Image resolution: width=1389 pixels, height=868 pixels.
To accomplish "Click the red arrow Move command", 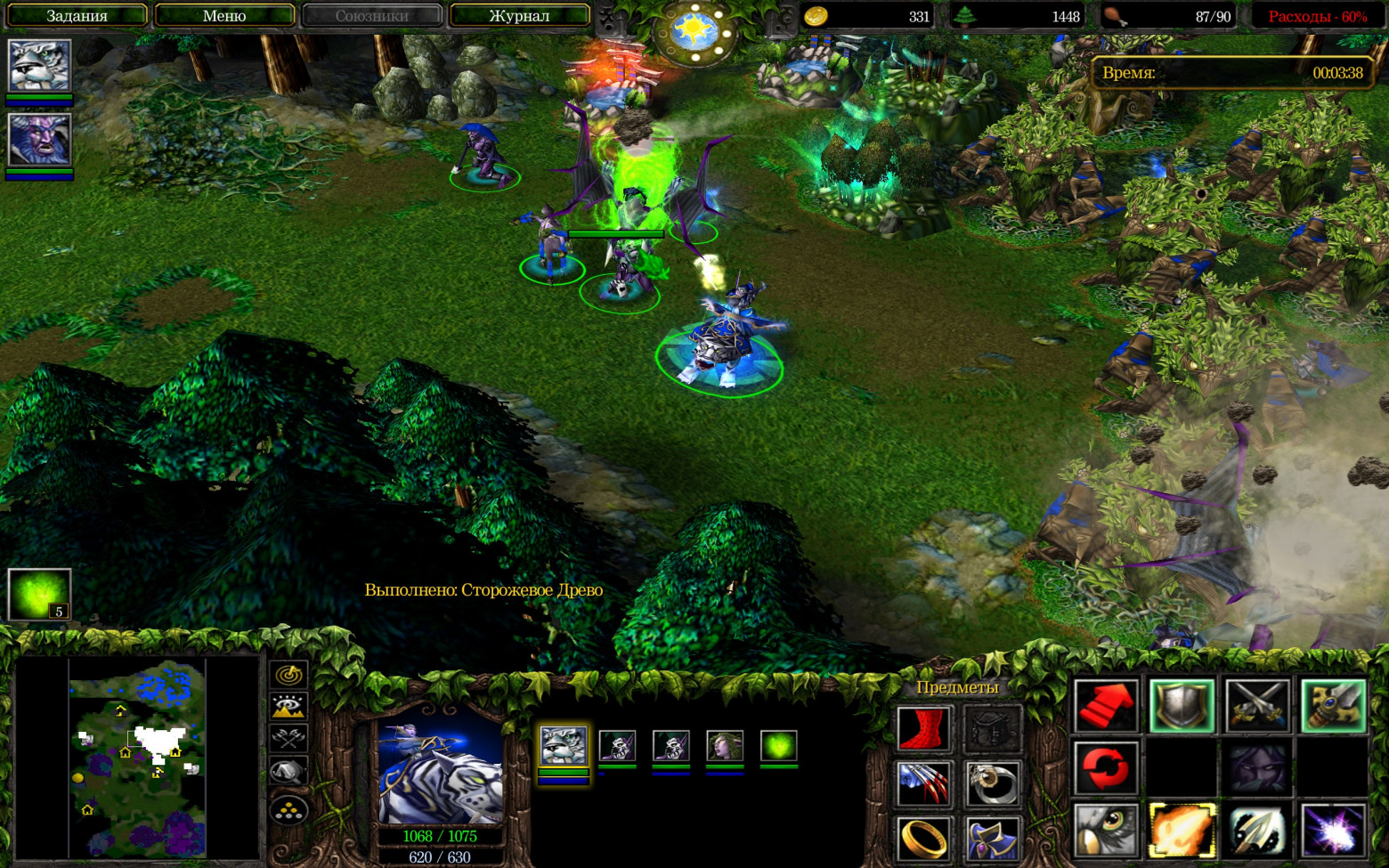I will pyautogui.click(x=1105, y=706).
